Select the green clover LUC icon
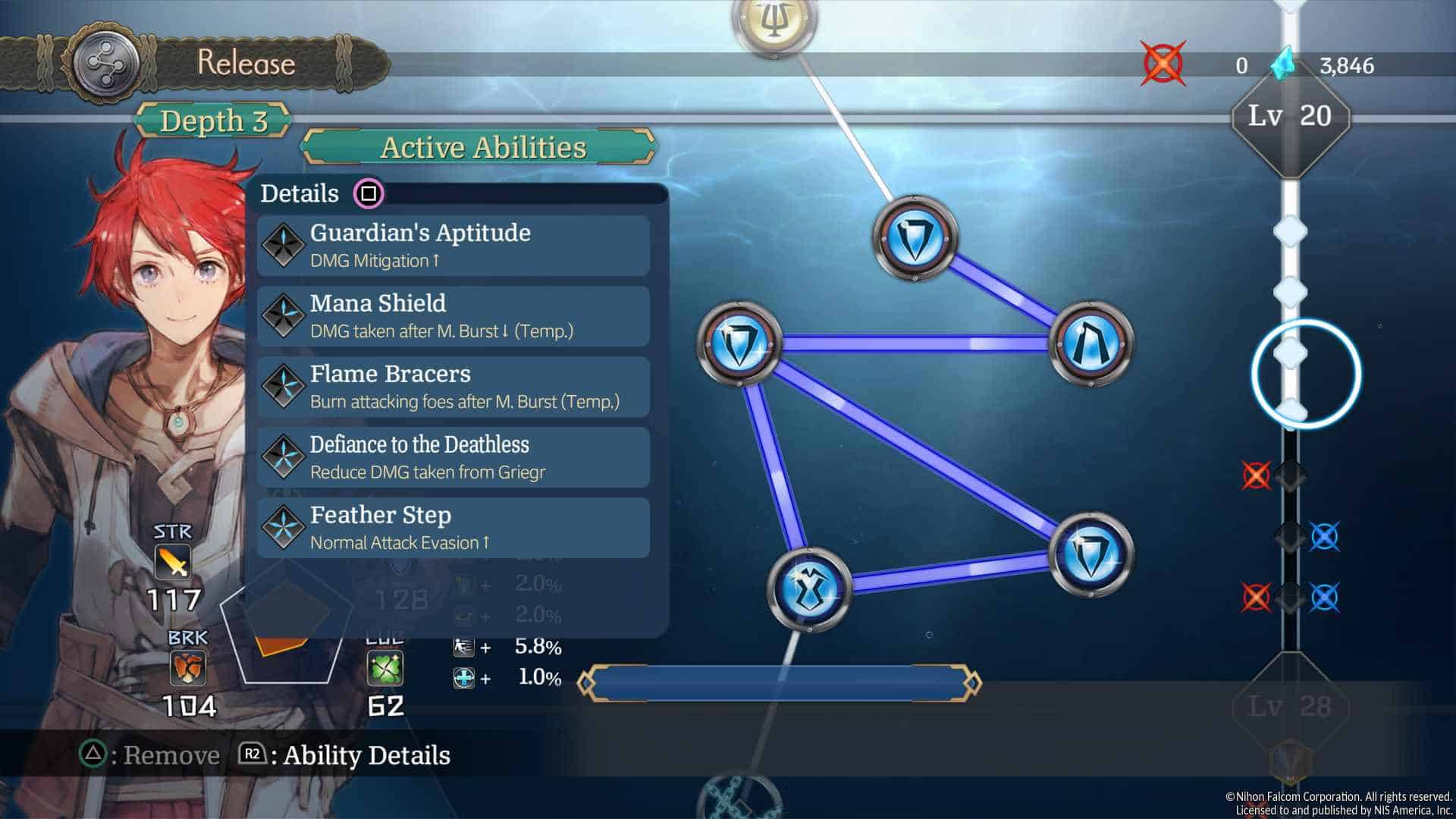 (384, 670)
